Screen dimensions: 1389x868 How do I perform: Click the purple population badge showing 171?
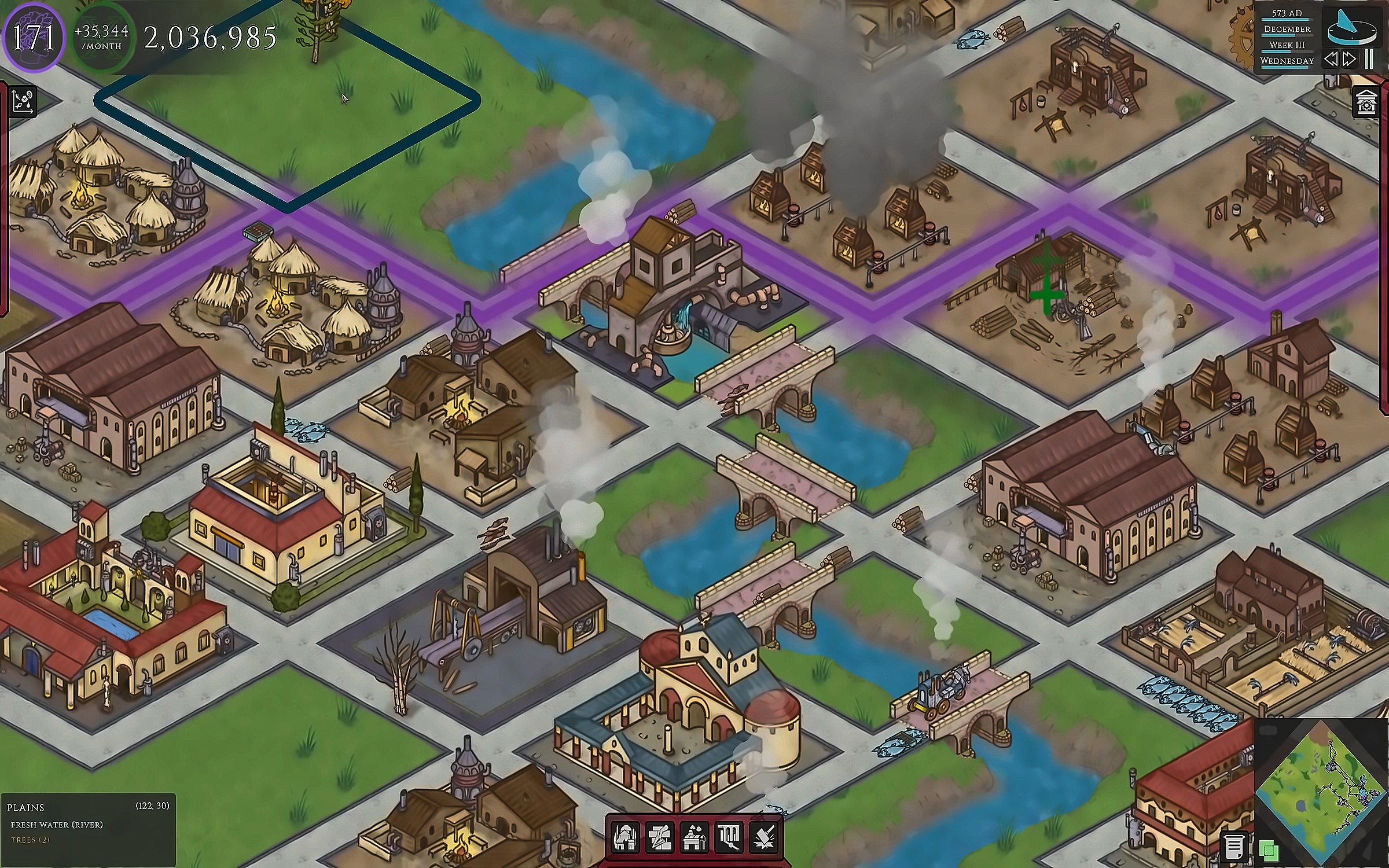pyautogui.click(x=34, y=38)
